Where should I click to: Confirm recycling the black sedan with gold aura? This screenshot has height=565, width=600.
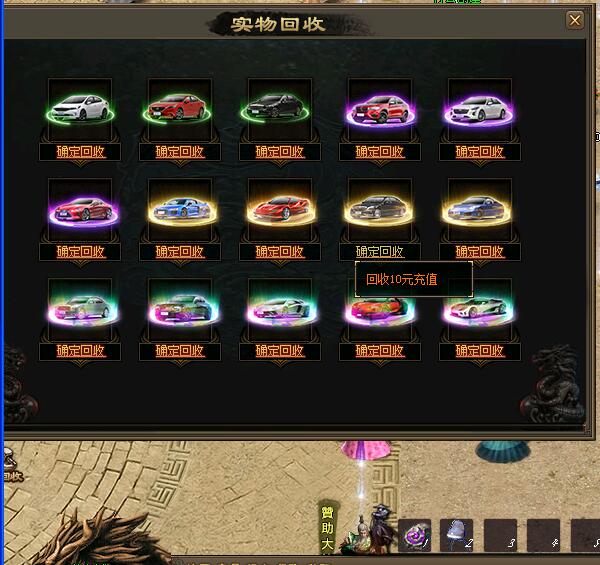click(380, 252)
